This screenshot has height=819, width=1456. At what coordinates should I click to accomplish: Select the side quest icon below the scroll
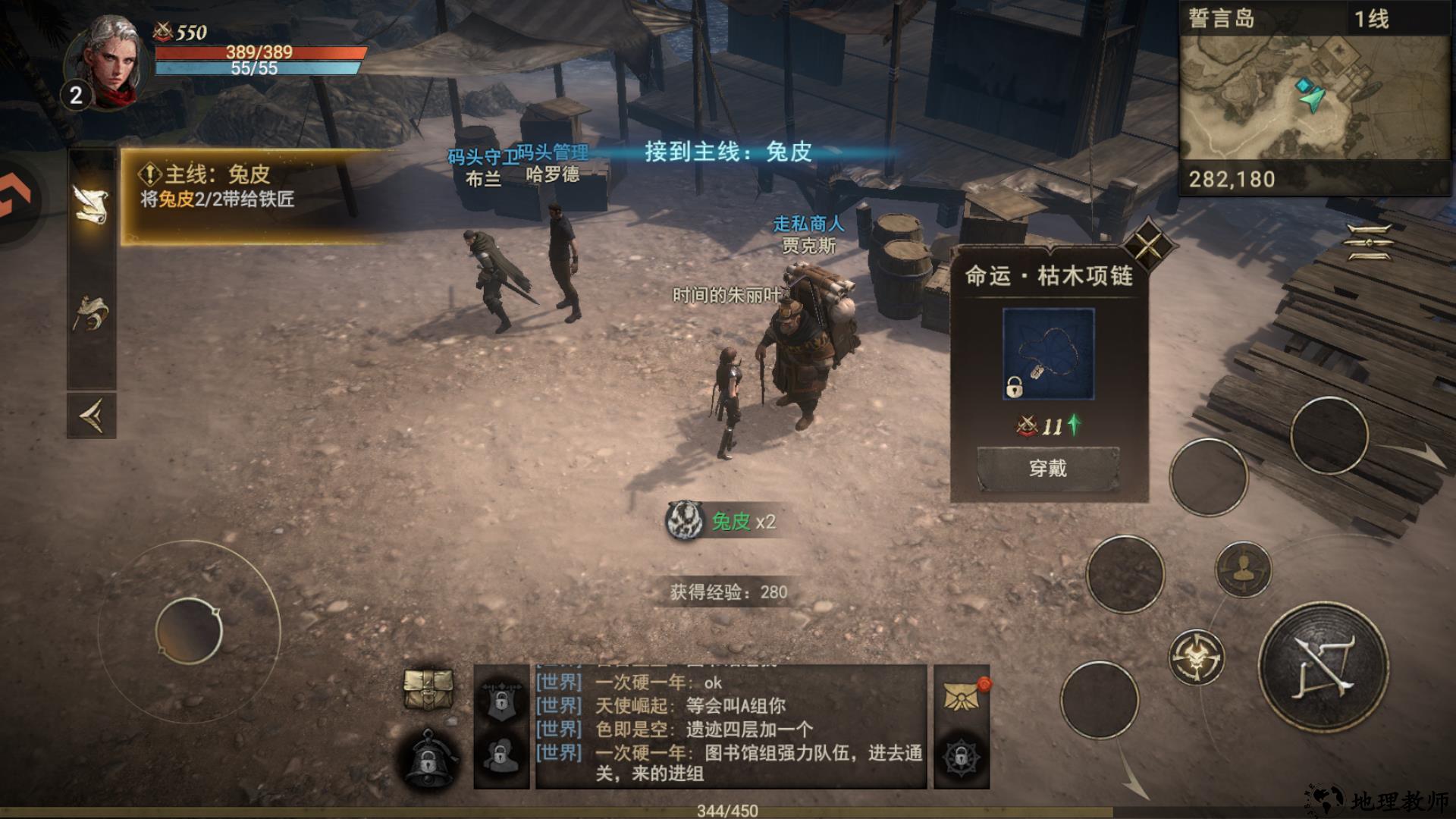coord(89,311)
